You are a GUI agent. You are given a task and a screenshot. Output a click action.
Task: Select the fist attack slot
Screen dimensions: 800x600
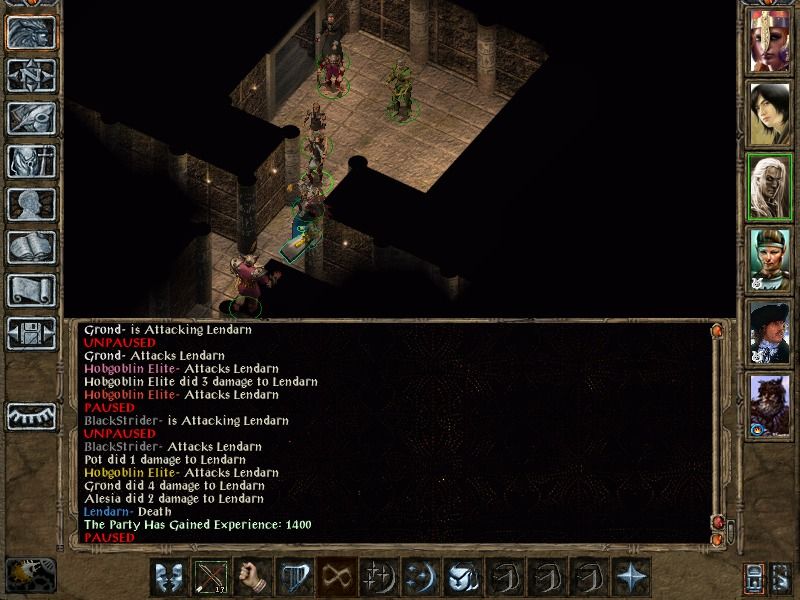[253, 578]
